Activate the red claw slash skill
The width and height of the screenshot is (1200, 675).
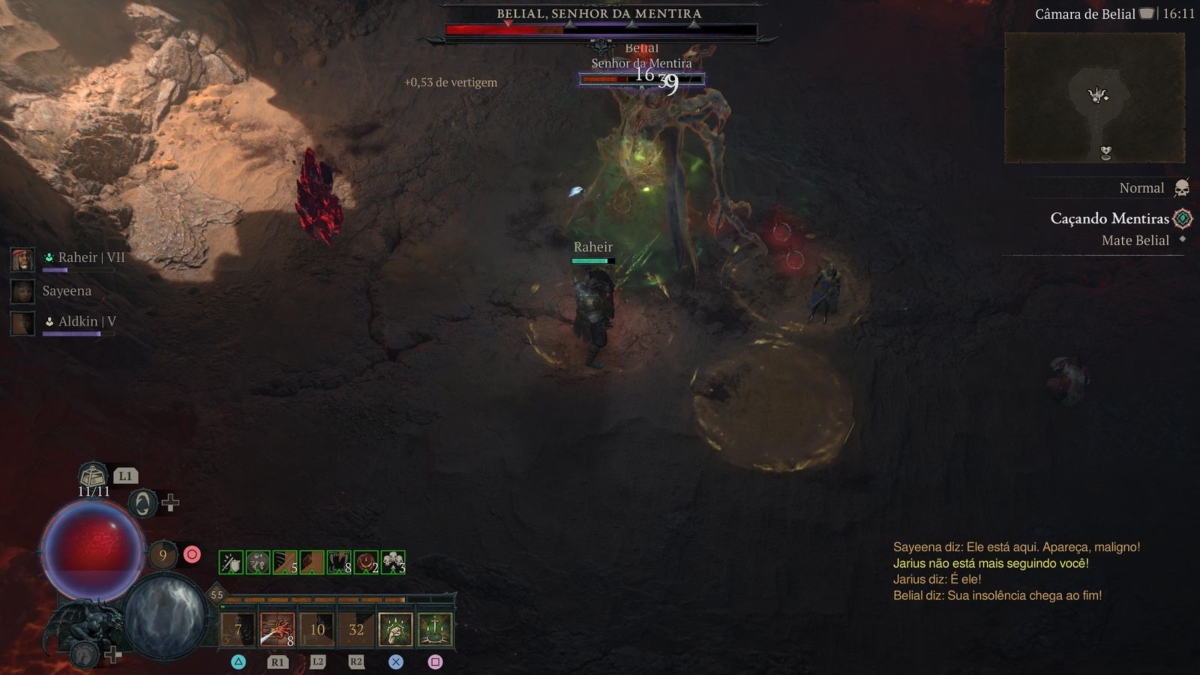coord(277,630)
